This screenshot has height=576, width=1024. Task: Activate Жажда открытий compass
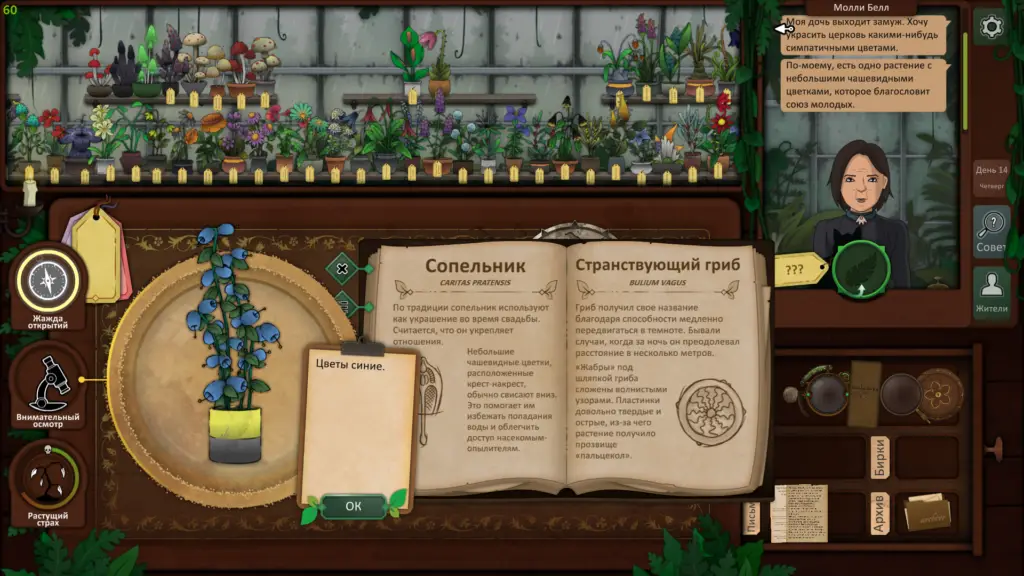47,284
